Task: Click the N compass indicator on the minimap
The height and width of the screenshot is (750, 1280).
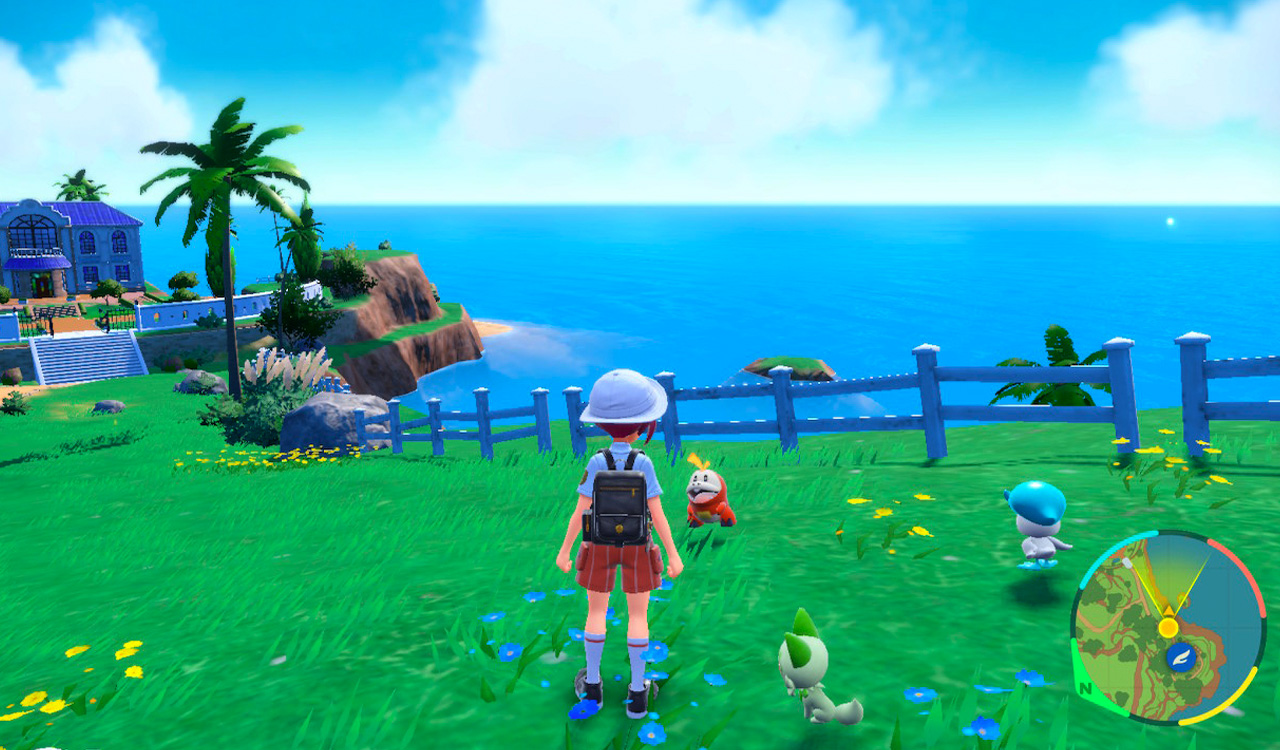Action: coord(1085,688)
